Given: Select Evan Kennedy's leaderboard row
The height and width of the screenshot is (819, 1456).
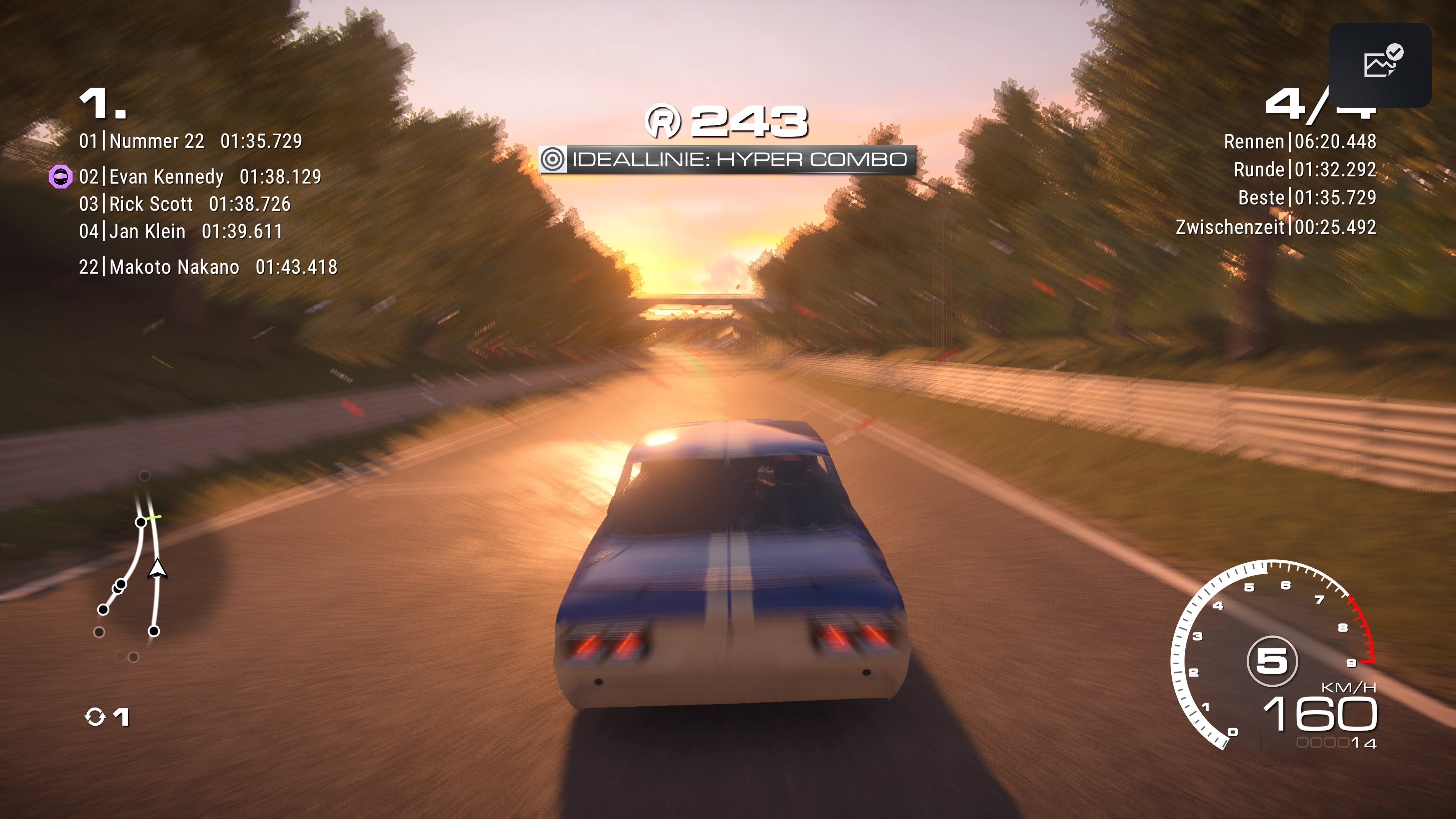Looking at the screenshot, I should tap(200, 177).
